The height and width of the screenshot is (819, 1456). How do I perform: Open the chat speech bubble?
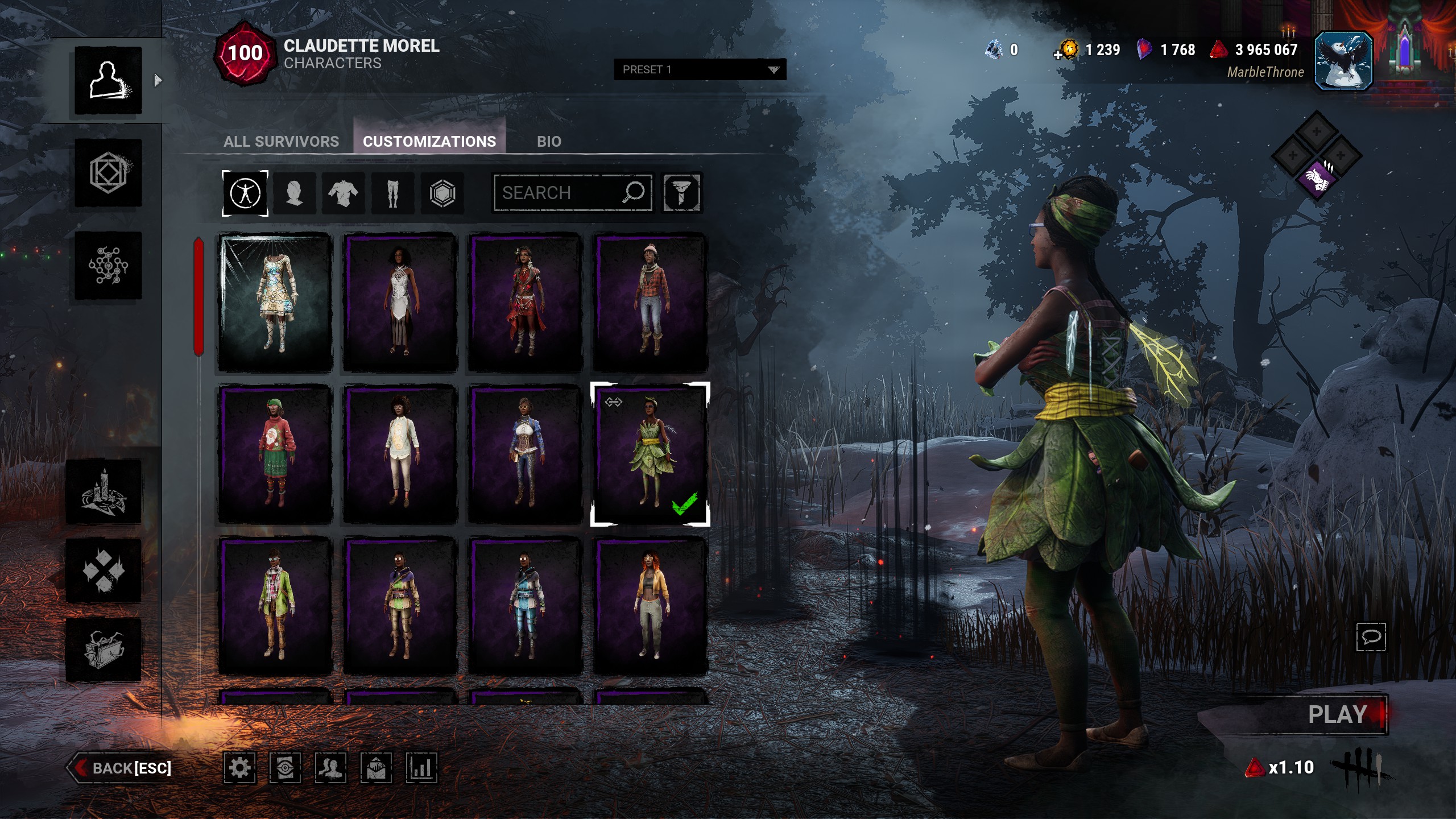pyautogui.click(x=1371, y=636)
